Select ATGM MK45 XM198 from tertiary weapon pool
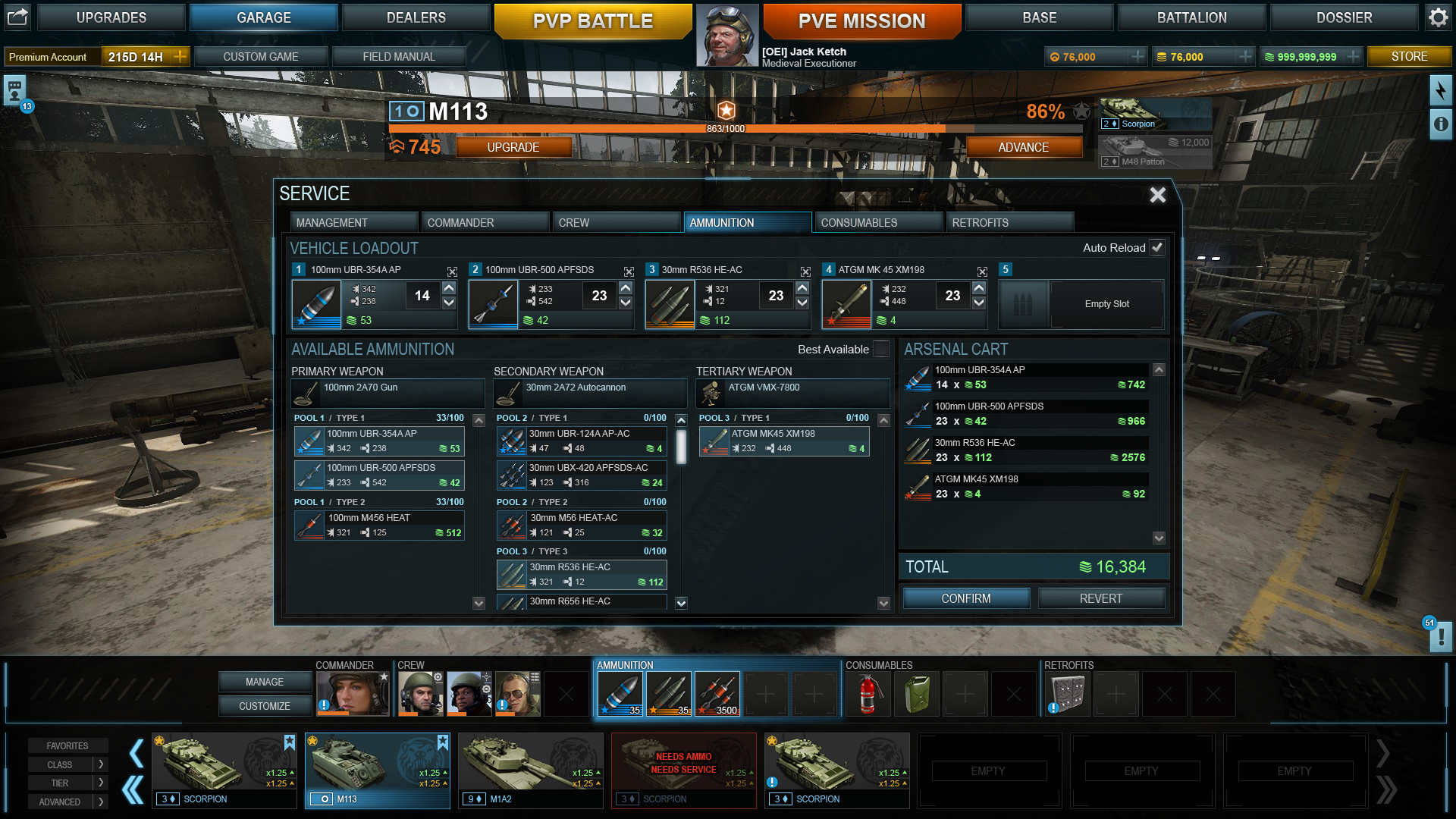Image resolution: width=1456 pixels, height=819 pixels. [784, 441]
